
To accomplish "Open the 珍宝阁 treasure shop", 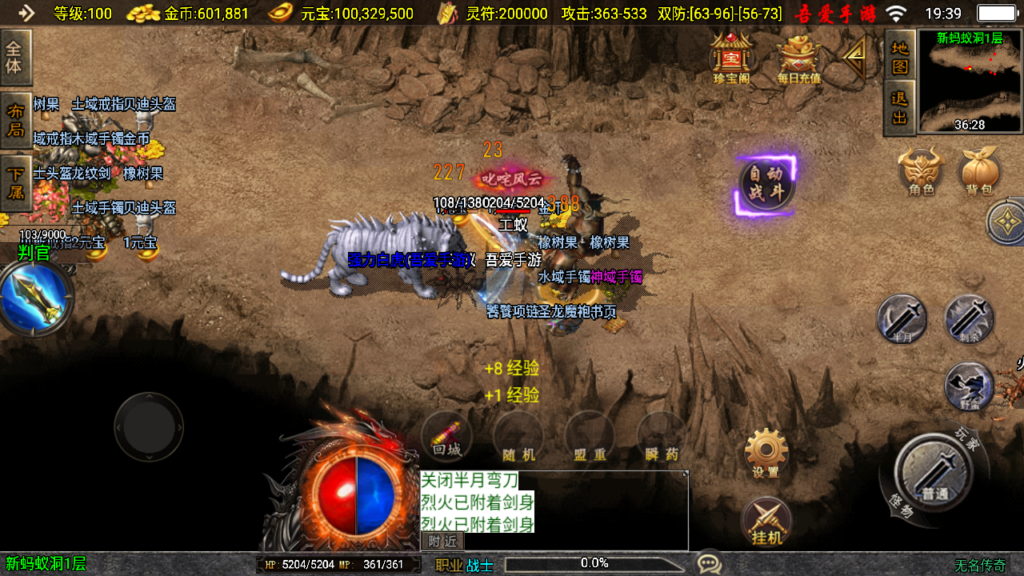I will coord(731,57).
